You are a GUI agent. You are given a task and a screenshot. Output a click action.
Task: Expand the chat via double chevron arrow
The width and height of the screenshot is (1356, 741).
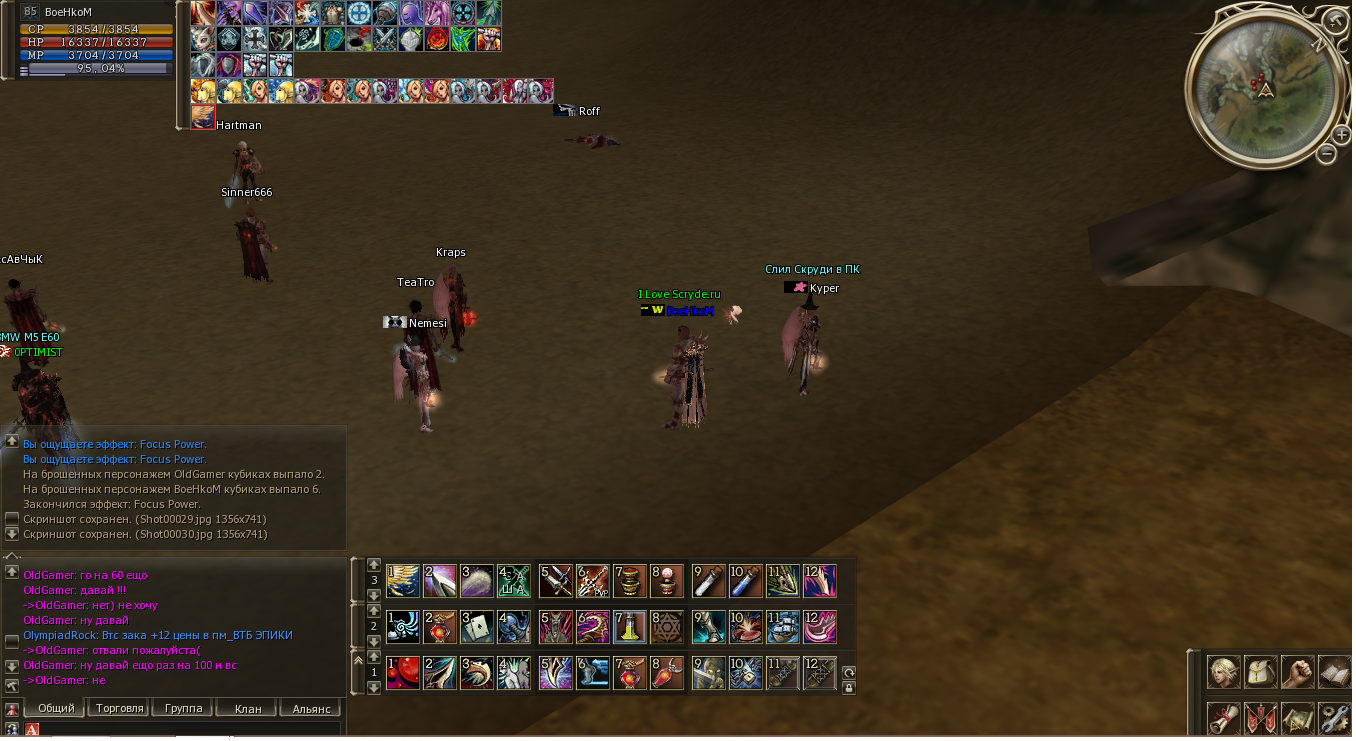[359, 658]
